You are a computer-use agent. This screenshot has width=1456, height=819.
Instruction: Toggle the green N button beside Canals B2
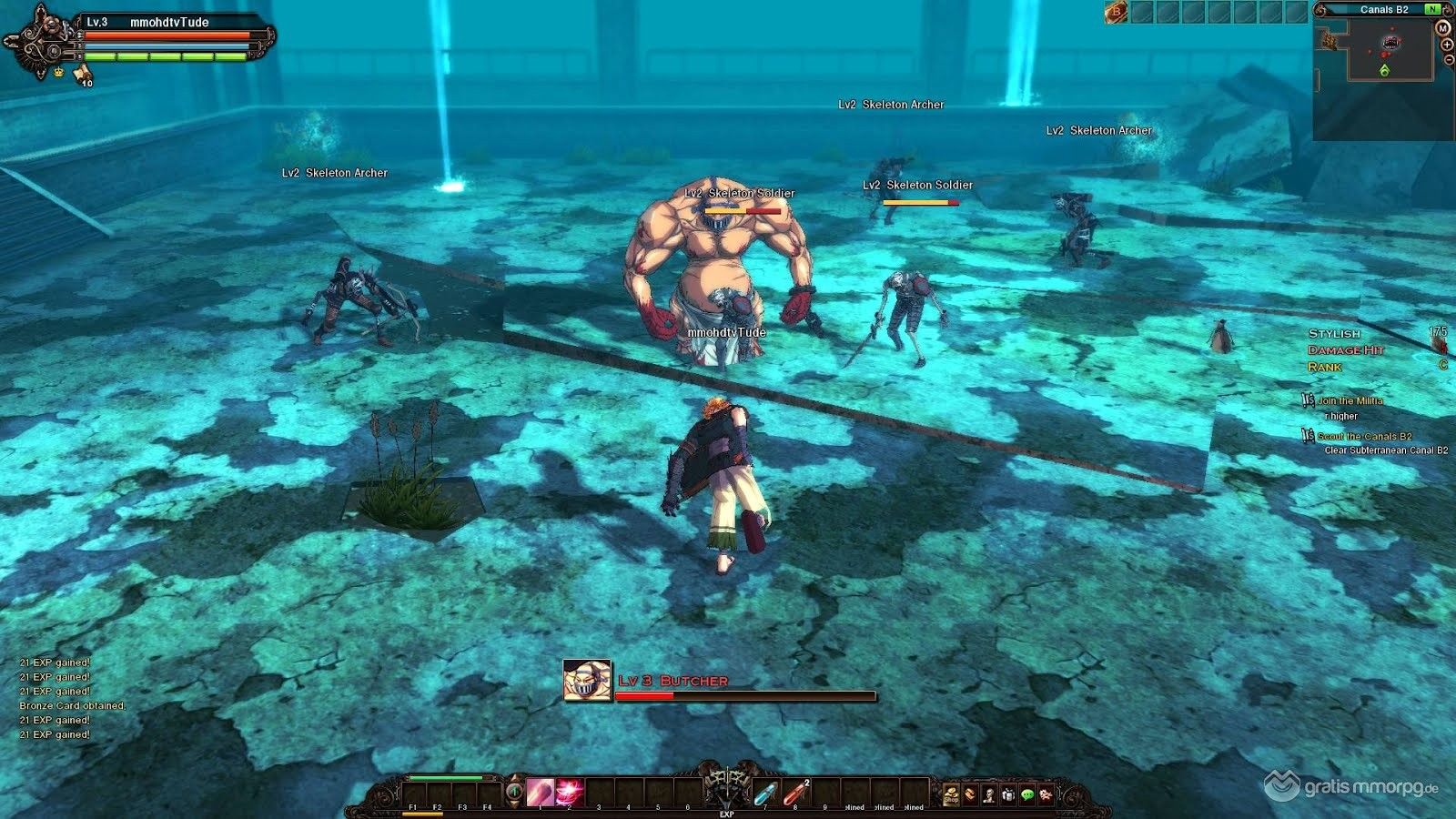[x=1433, y=9]
